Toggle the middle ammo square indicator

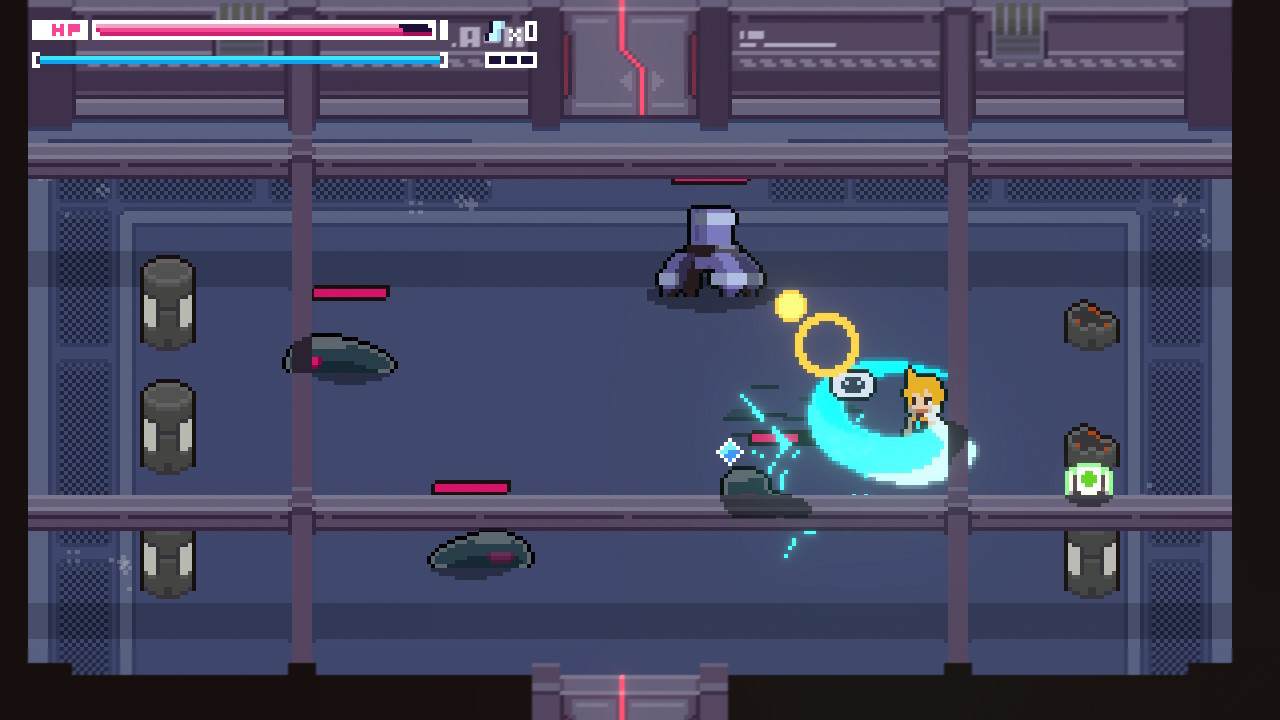click(x=511, y=62)
